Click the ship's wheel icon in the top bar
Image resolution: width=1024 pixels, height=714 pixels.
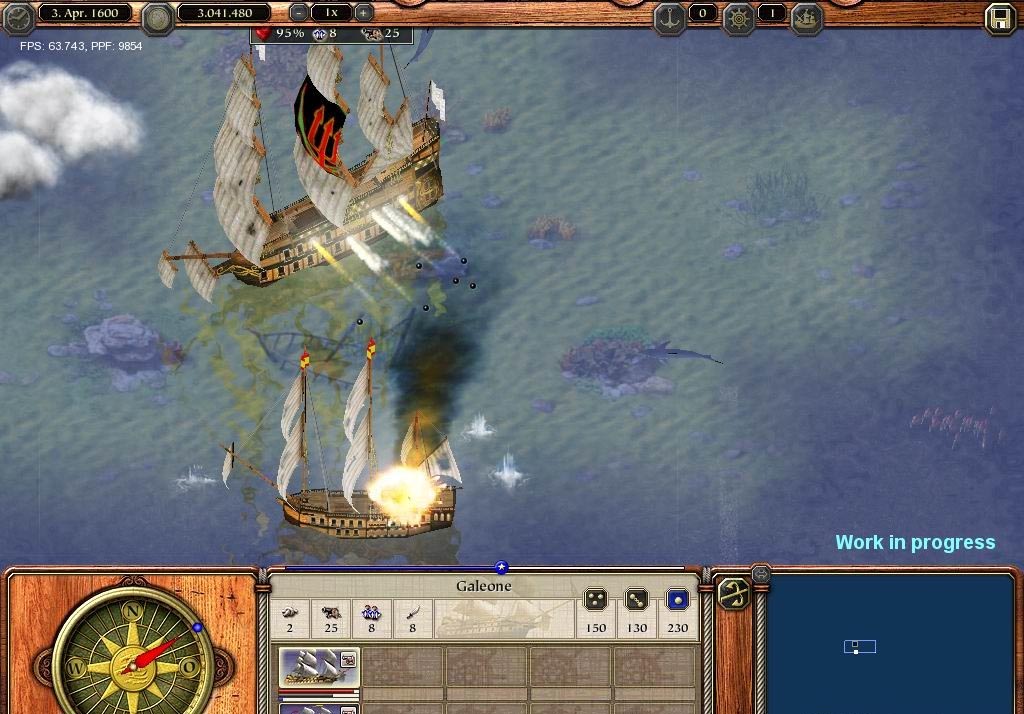(x=739, y=16)
